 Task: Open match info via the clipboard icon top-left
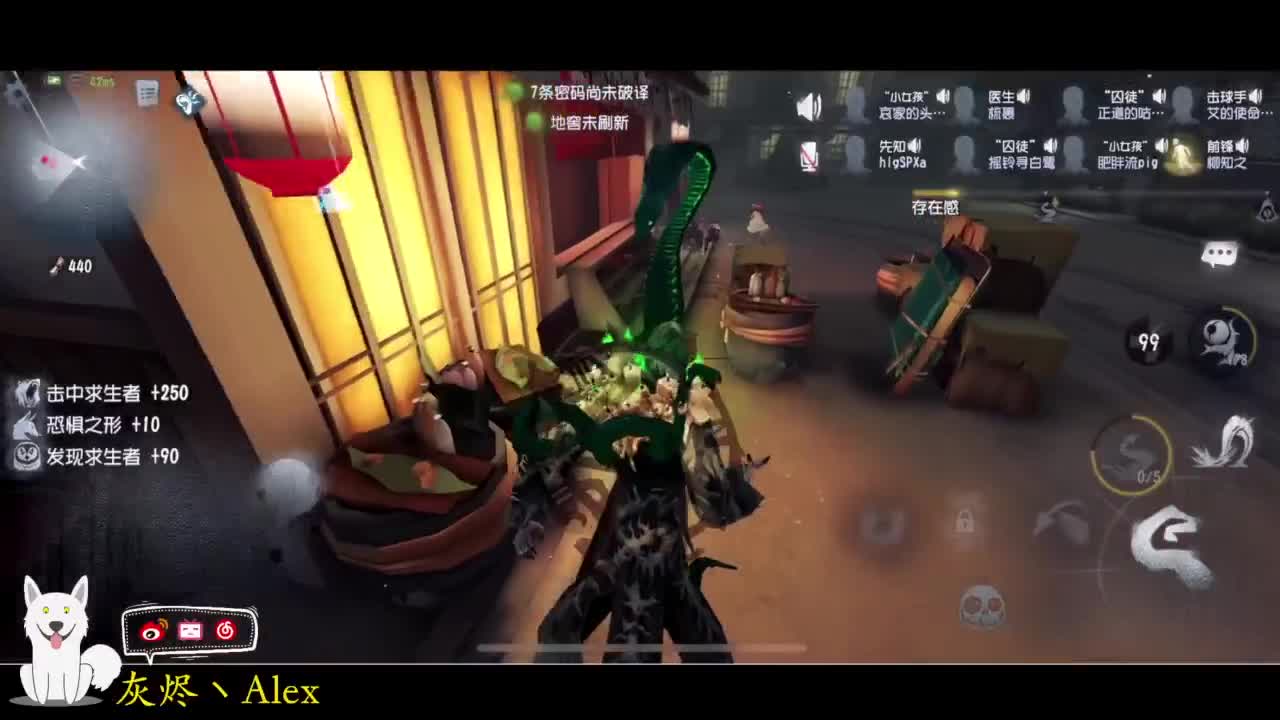click(148, 95)
